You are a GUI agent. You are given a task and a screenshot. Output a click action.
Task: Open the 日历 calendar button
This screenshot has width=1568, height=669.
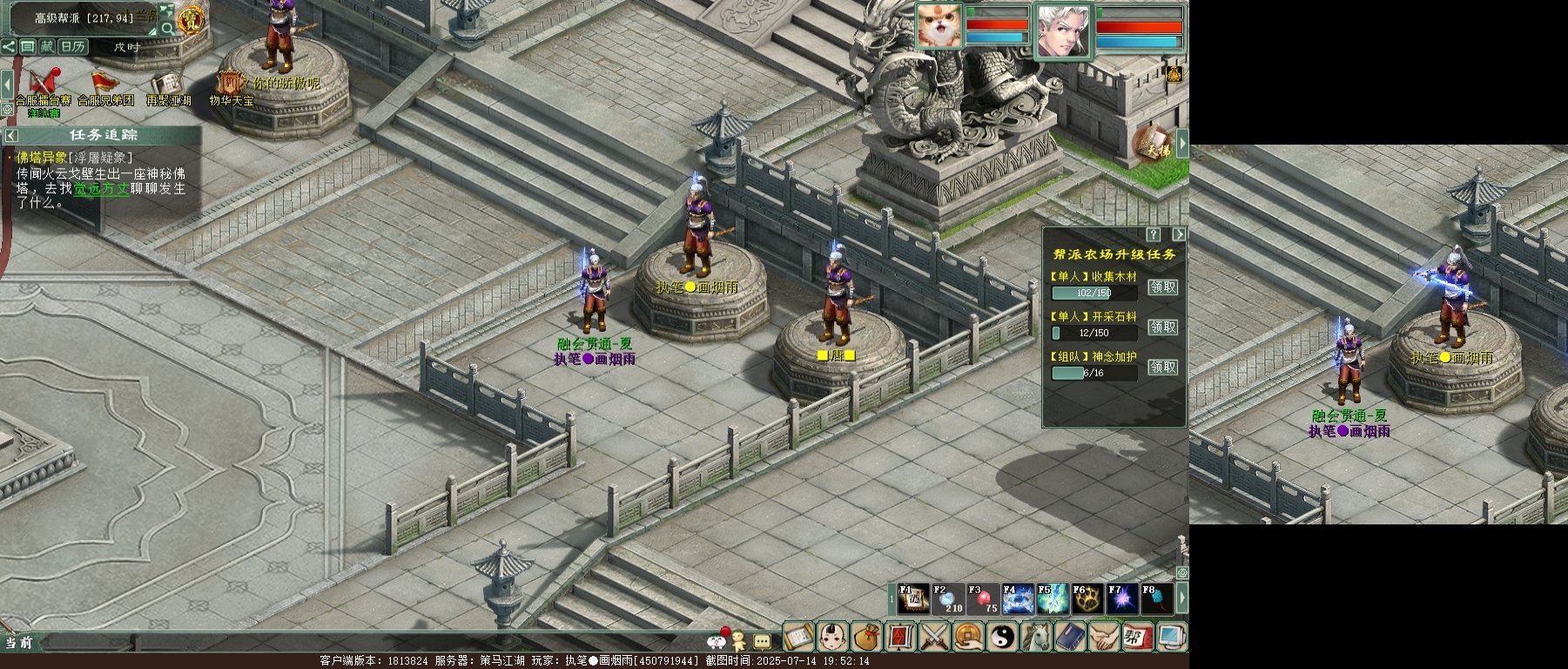point(72,46)
